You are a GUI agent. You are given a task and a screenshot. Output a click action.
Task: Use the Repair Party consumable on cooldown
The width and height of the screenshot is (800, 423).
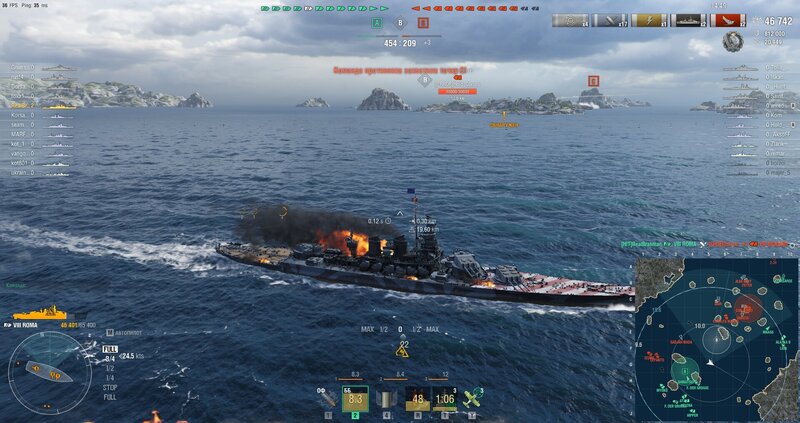pyautogui.click(x=445, y=399)
